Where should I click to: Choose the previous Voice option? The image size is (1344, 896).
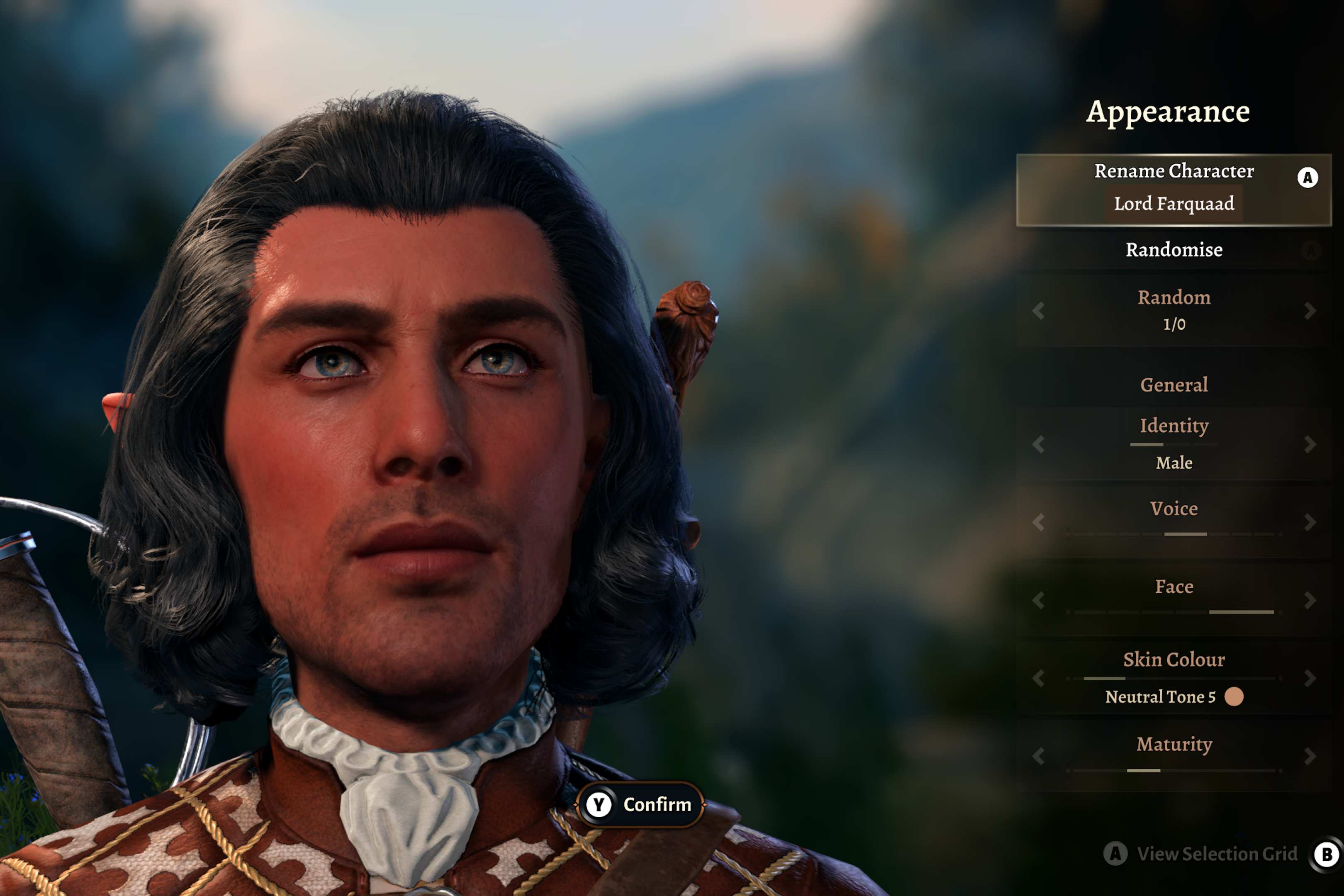point(1038,522)
